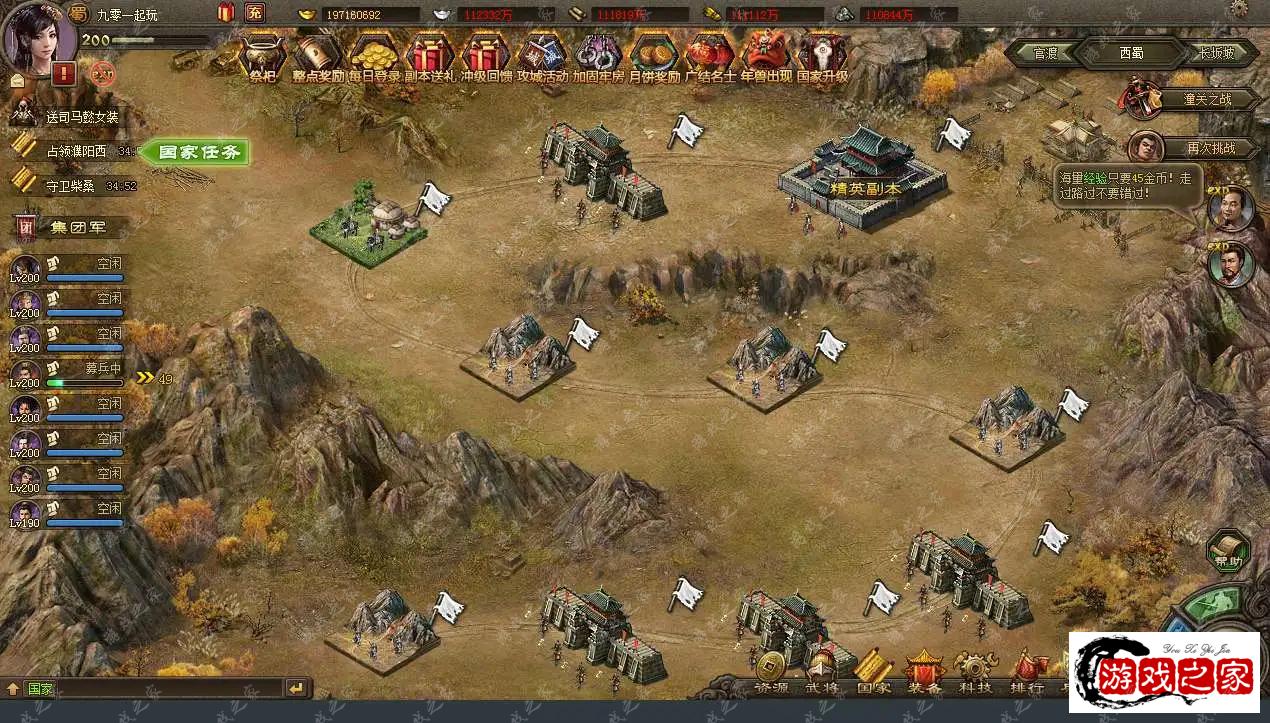Open the 国家升级 nation upgrade icon
The width and height of the screenshot is (1270, 723).
click(822, 55)
